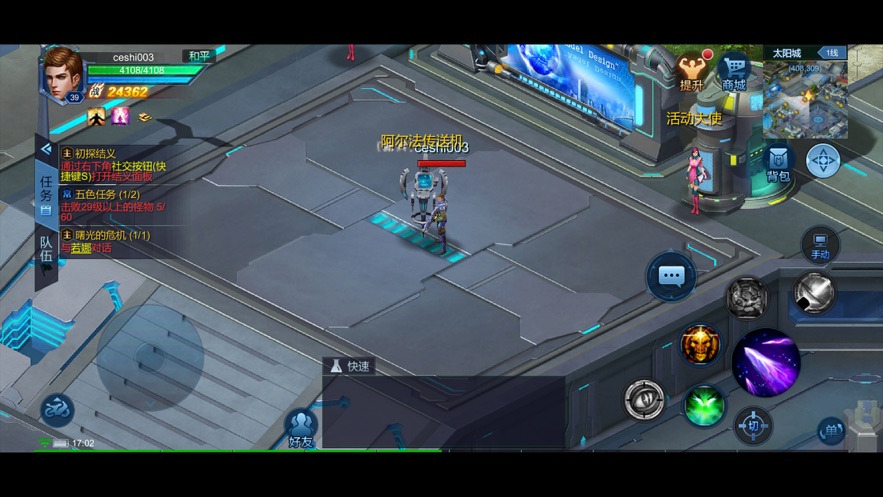Toggle the 手动 manual combat mode
The height and width of the screenshot is (497, 883).
click(820, 245)
